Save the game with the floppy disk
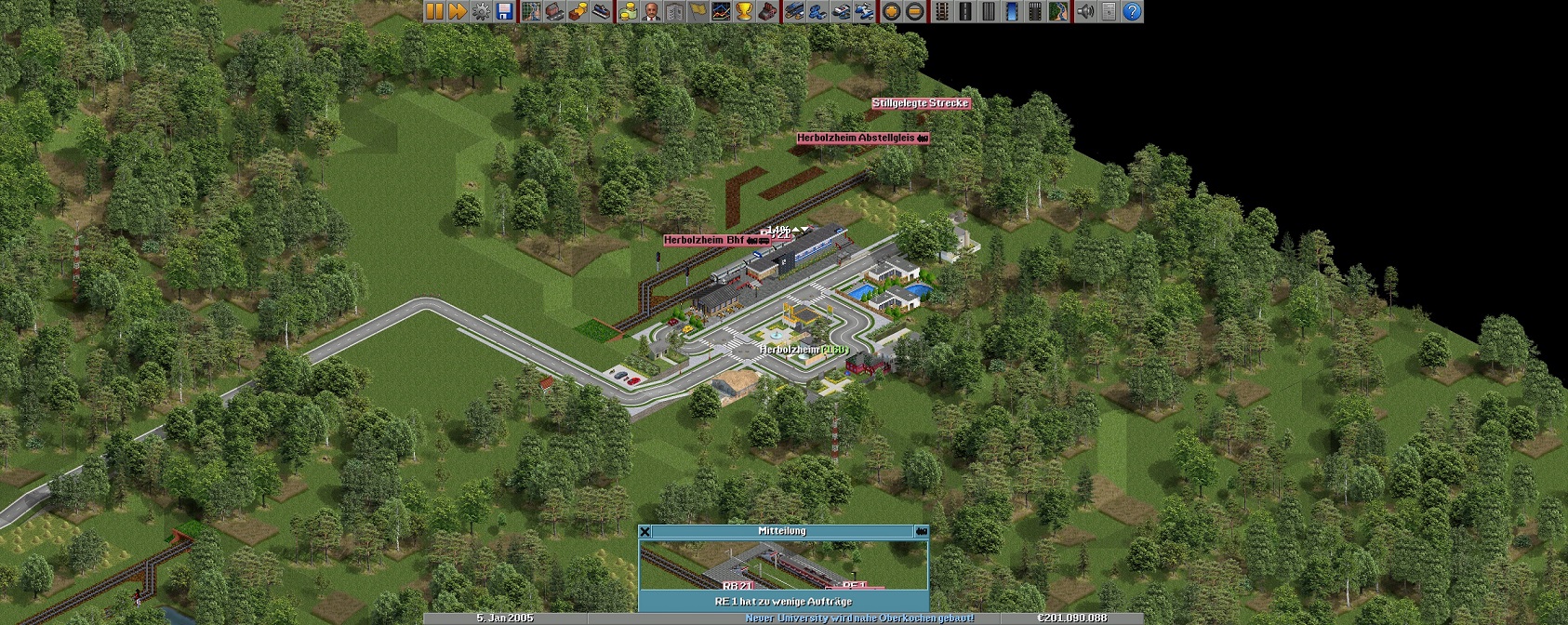Screen dimensions: 1568x625 (x=504, y=11)
